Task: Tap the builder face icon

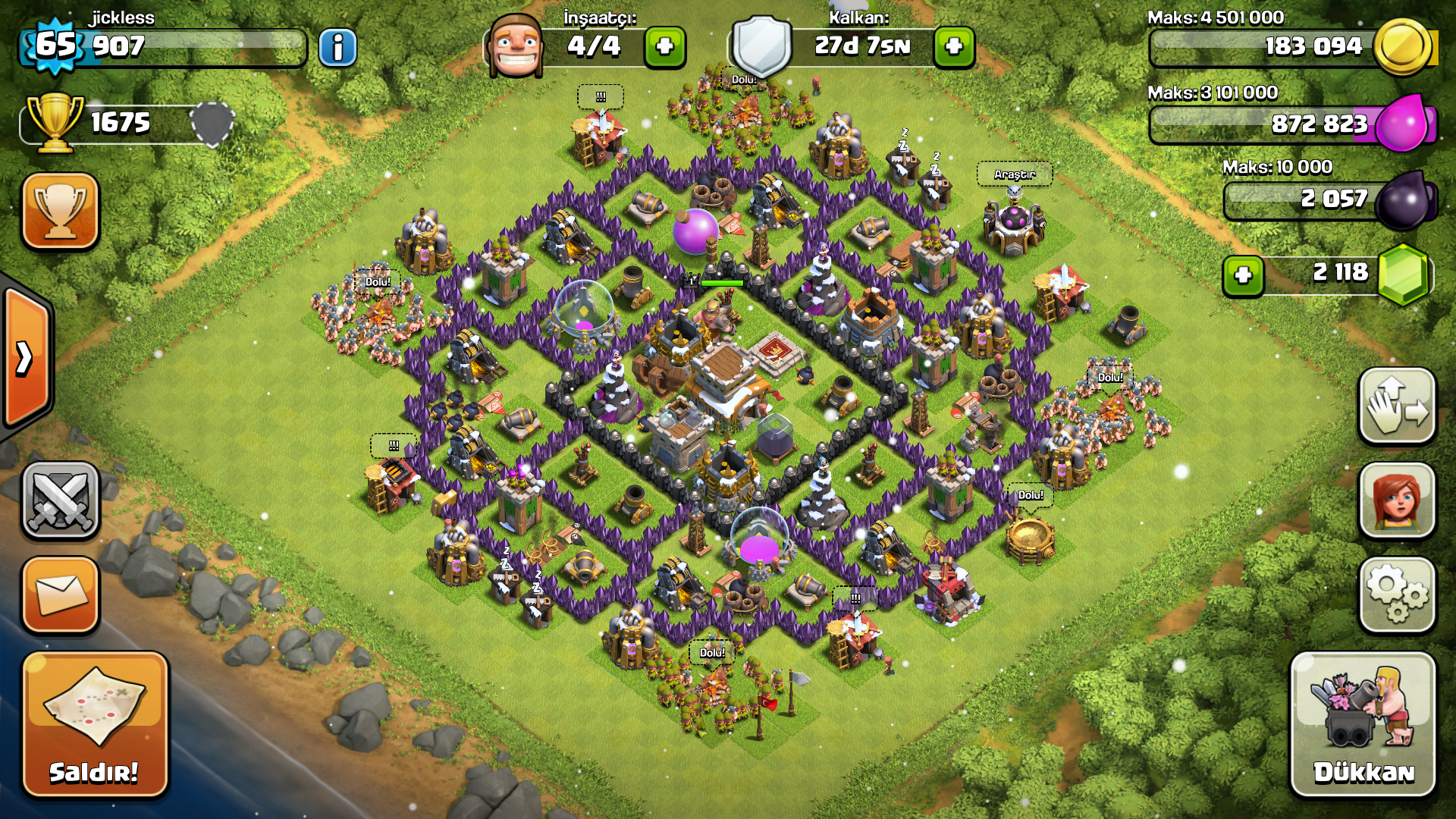Action: click(516, 45)
